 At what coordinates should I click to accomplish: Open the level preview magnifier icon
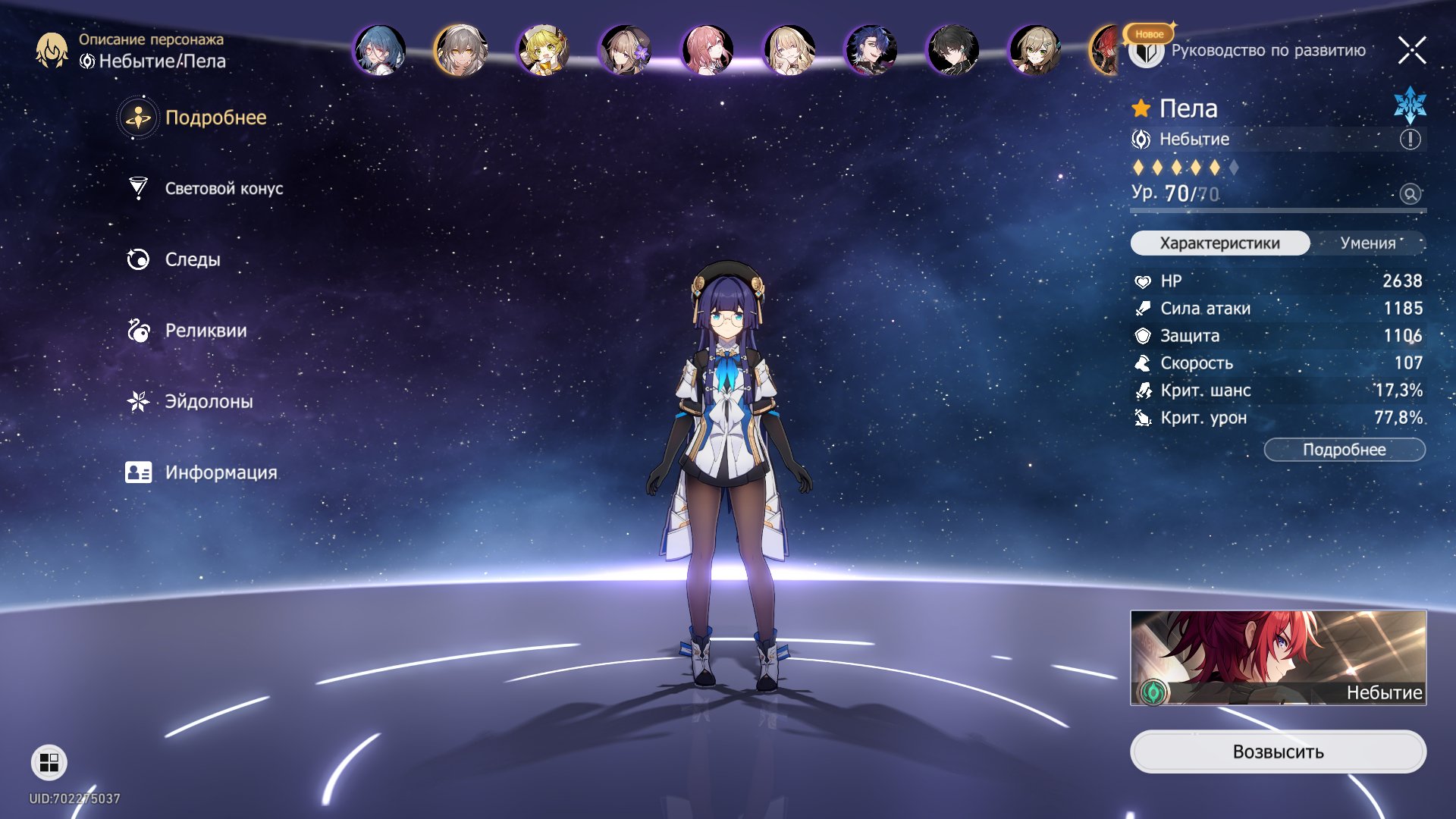(1410, 194)
